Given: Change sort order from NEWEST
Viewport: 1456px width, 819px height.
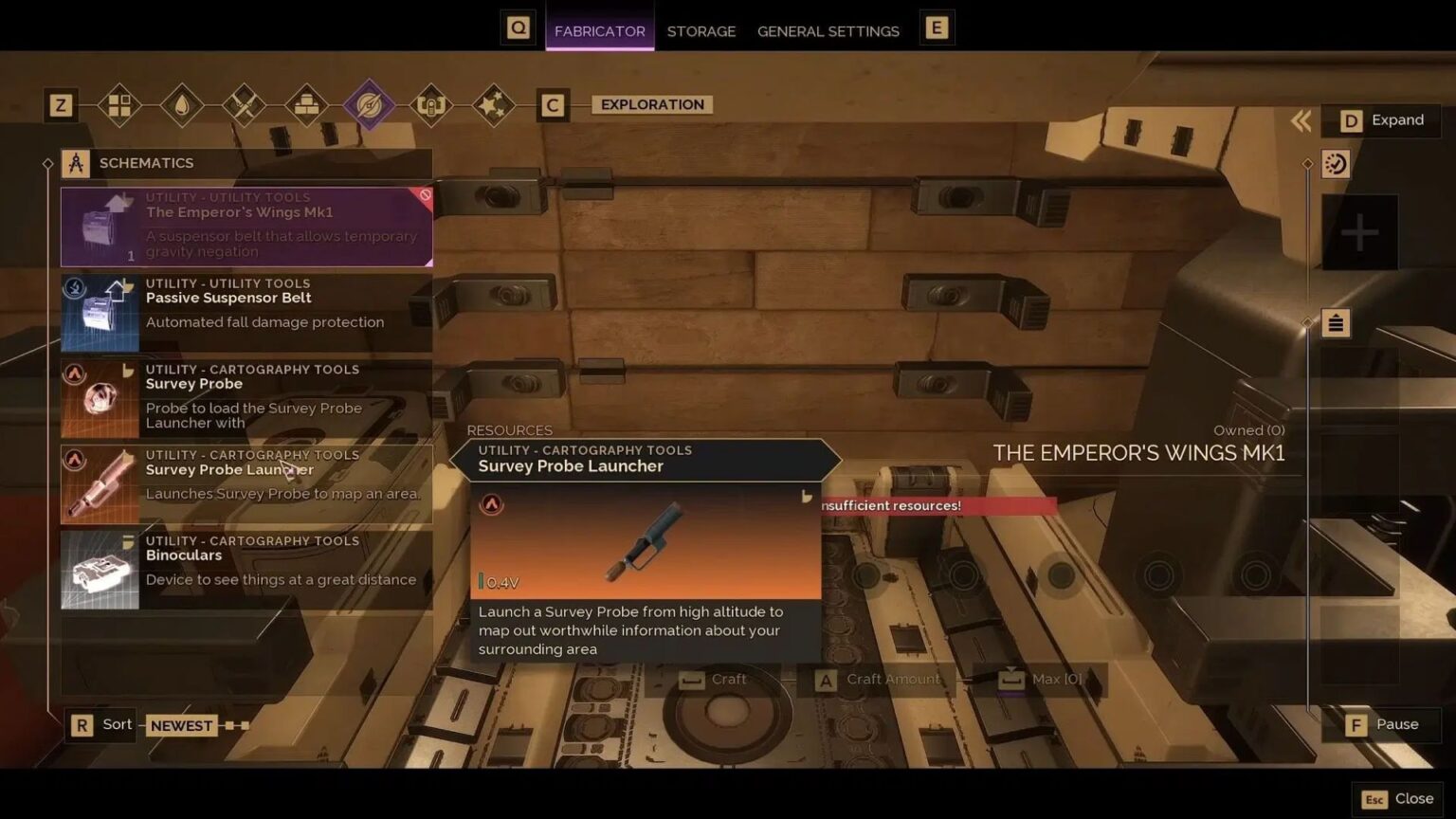Looking at the screenshot, I should (x=181, y=724).
